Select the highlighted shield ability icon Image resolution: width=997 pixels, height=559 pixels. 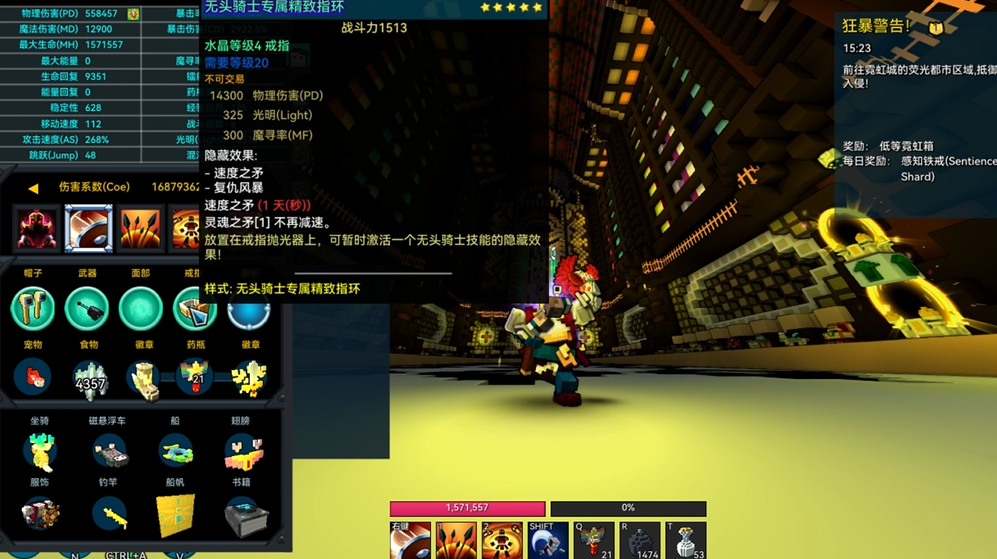(88, 228)
